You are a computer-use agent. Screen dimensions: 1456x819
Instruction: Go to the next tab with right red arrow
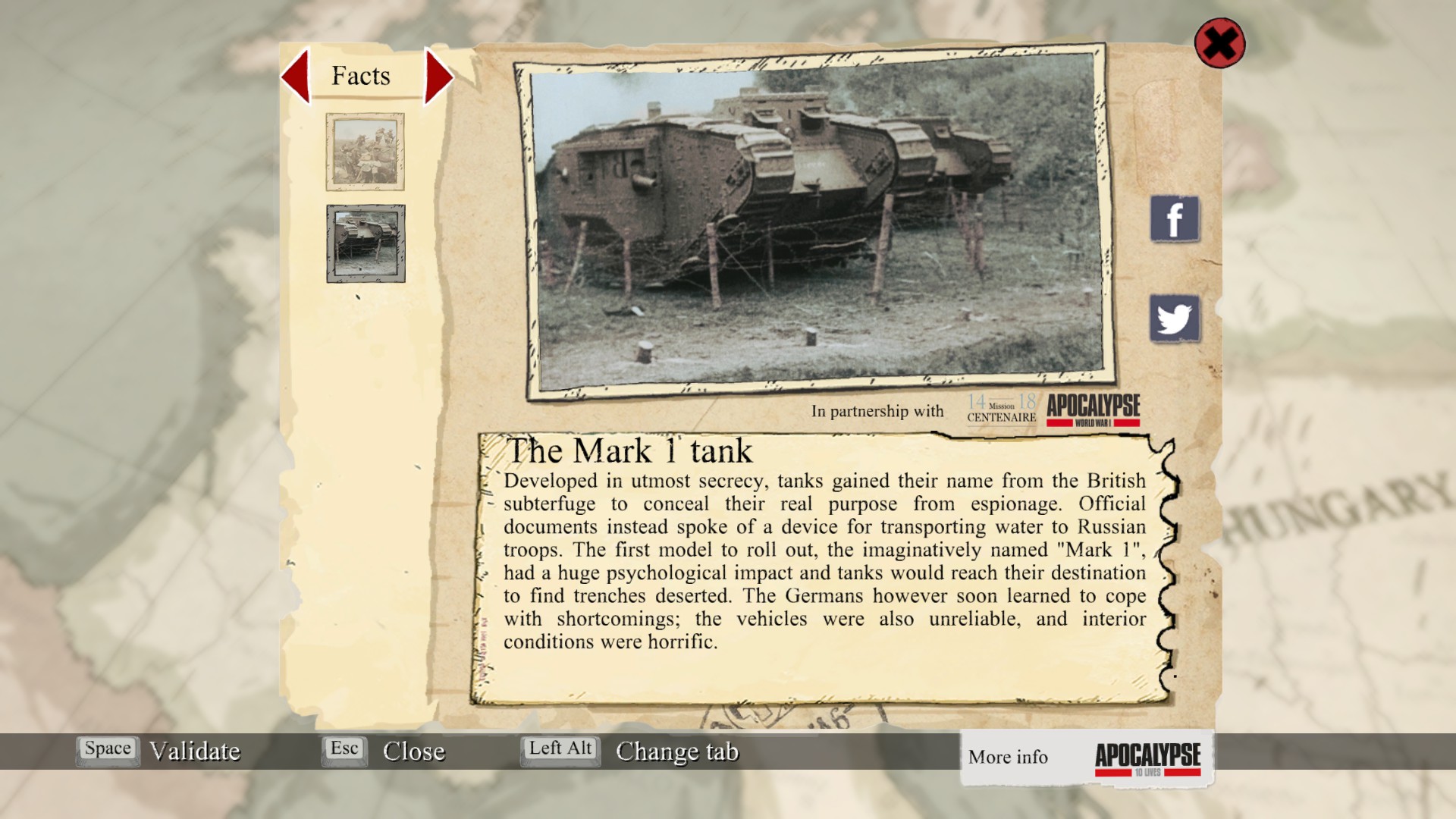438,76
